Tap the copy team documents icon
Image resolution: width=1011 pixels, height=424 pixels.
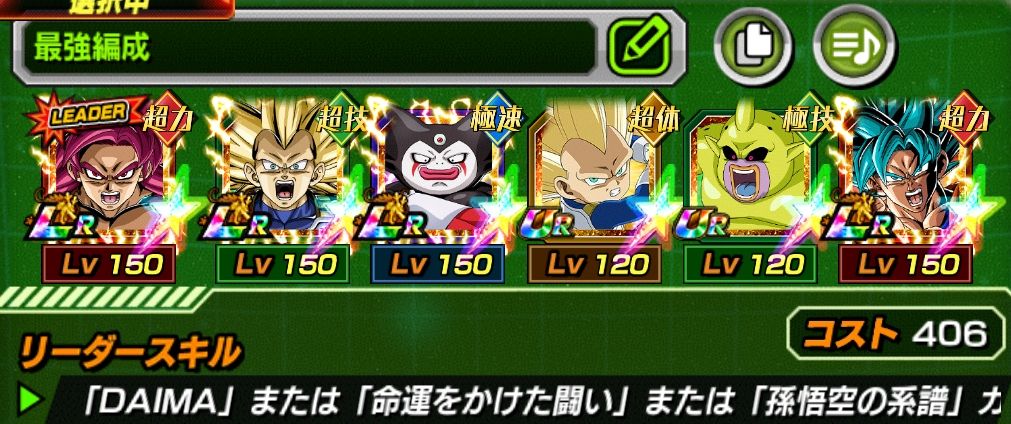[x=751, y=46]
